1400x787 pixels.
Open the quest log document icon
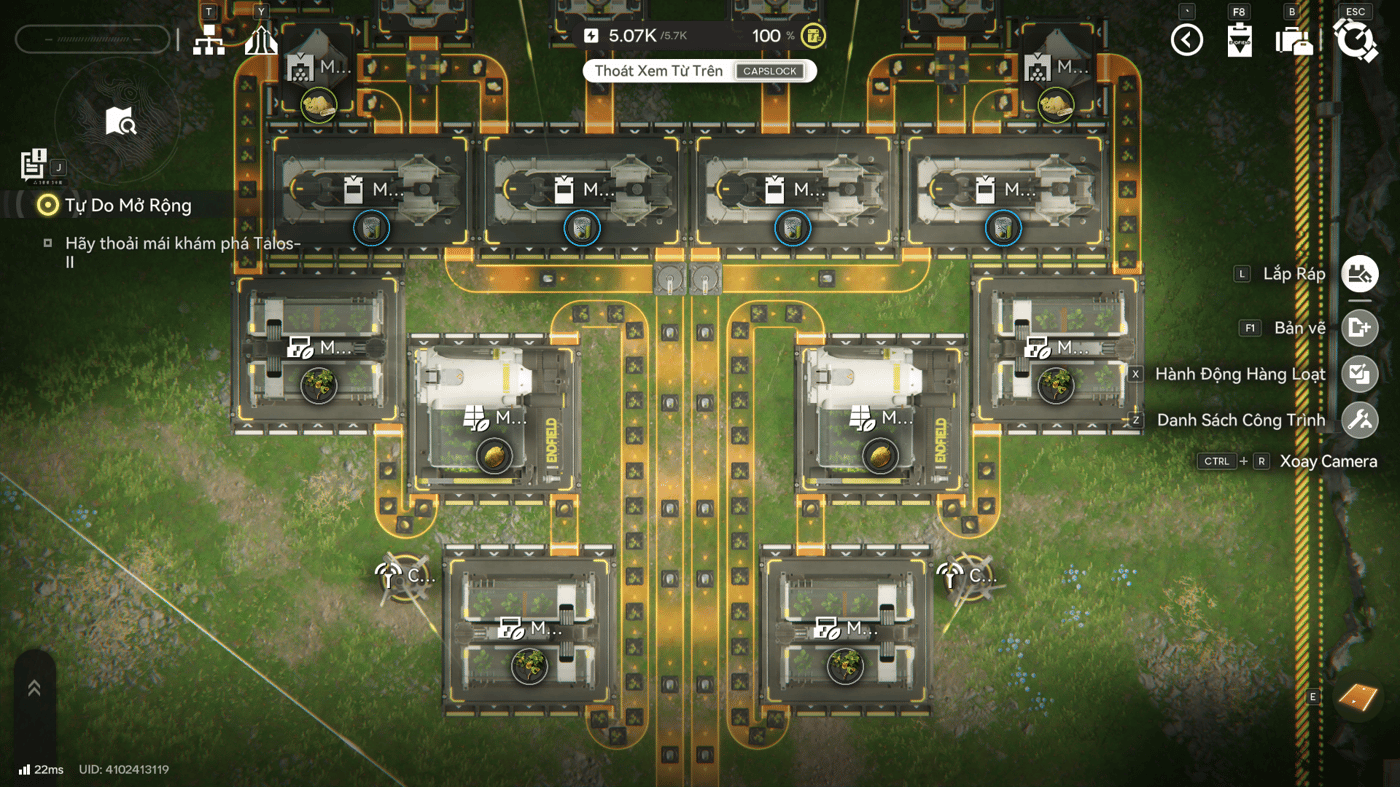[x=33, y=164]
